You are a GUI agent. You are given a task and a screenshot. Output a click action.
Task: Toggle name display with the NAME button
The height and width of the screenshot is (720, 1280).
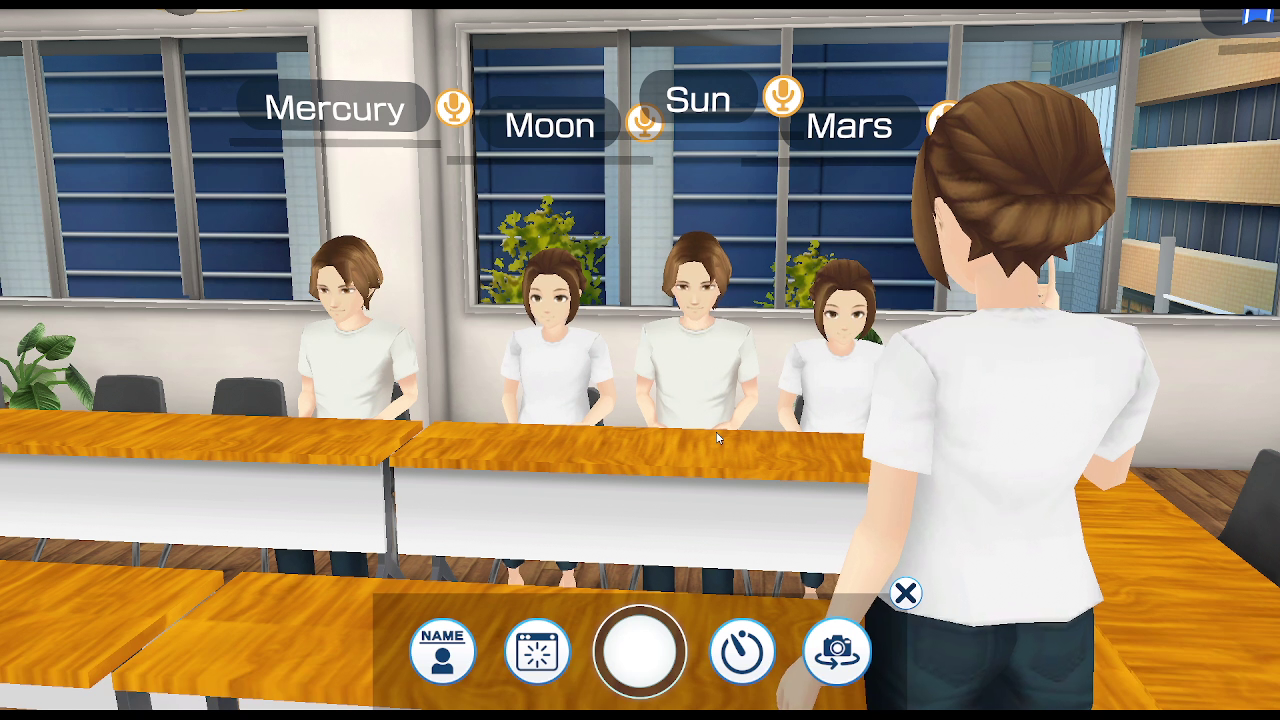click(x=442, y=651)
